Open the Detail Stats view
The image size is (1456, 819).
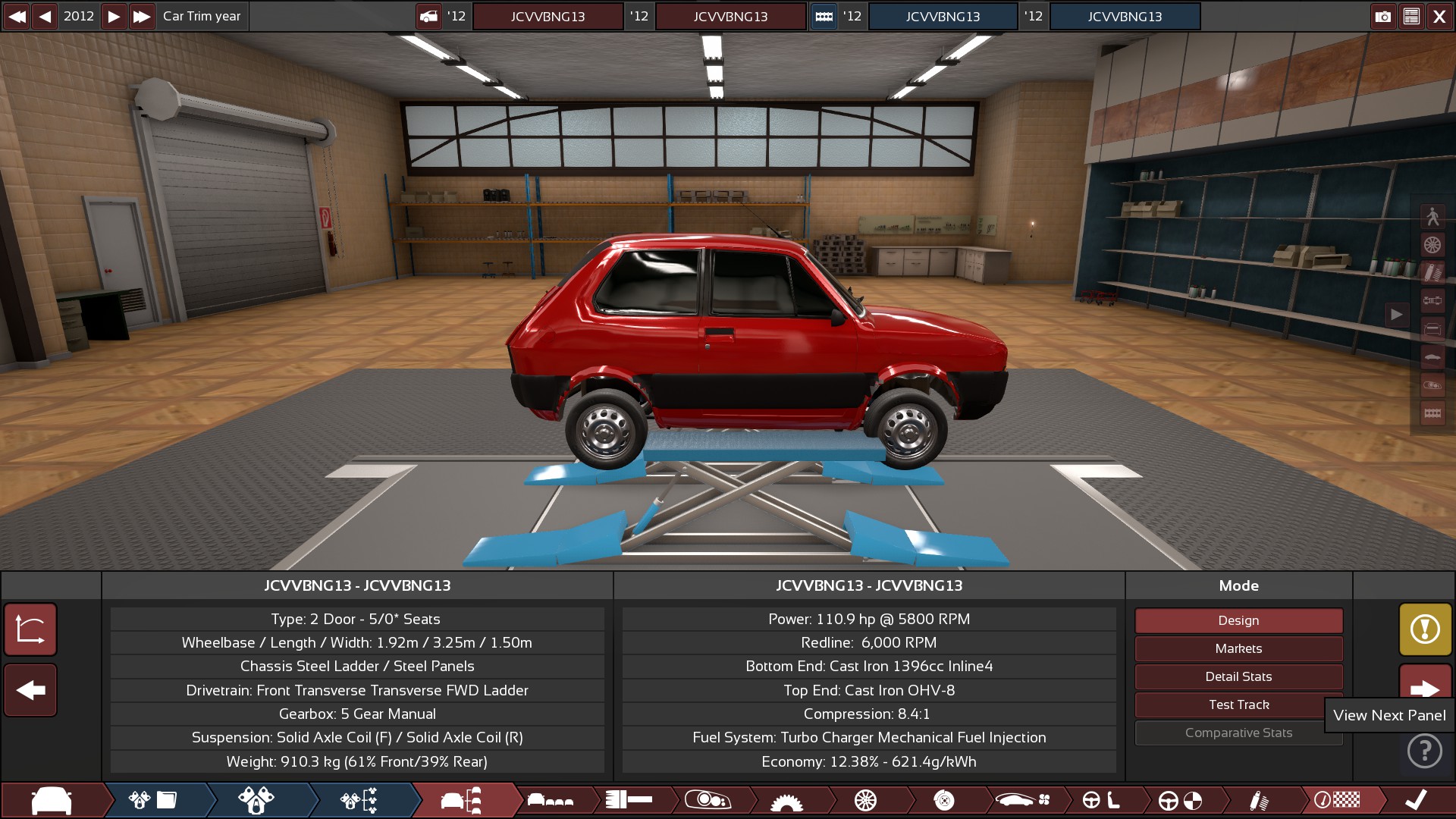click(x=1238, y=676)
